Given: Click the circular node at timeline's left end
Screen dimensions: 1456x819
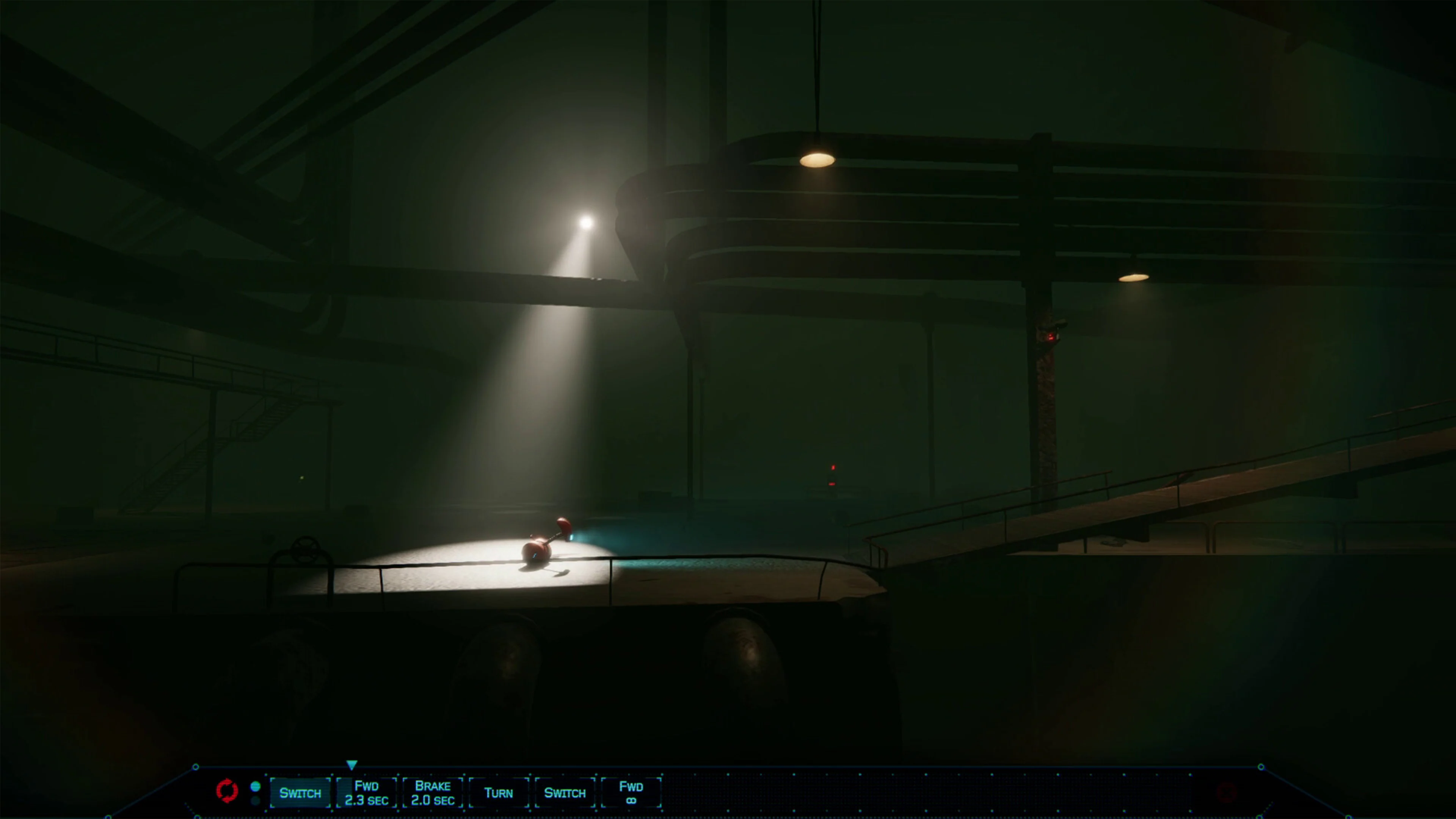Looking at the screenshot, I should tap(196, 767).
